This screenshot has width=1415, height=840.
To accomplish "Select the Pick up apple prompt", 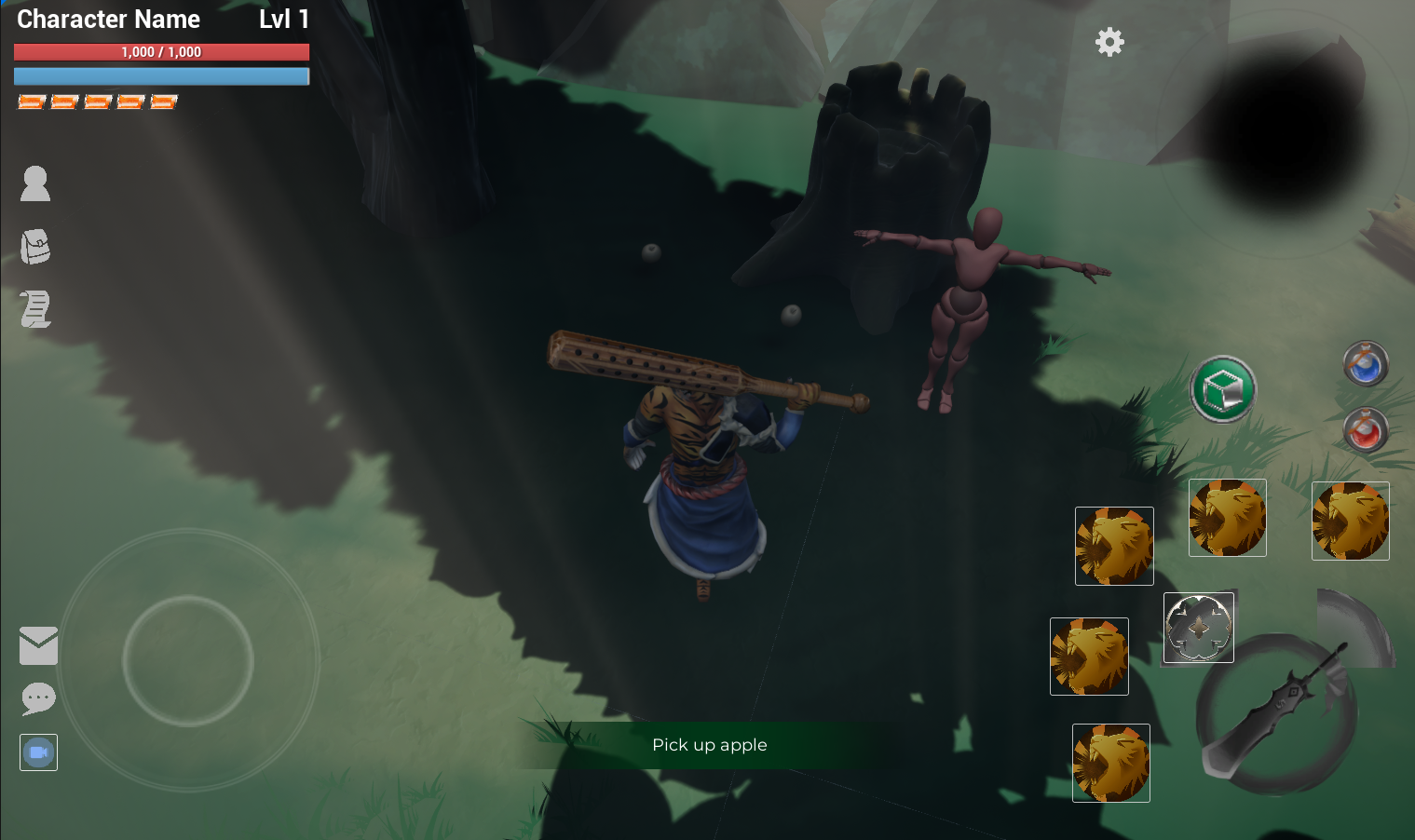I will [x=710, y=745].
